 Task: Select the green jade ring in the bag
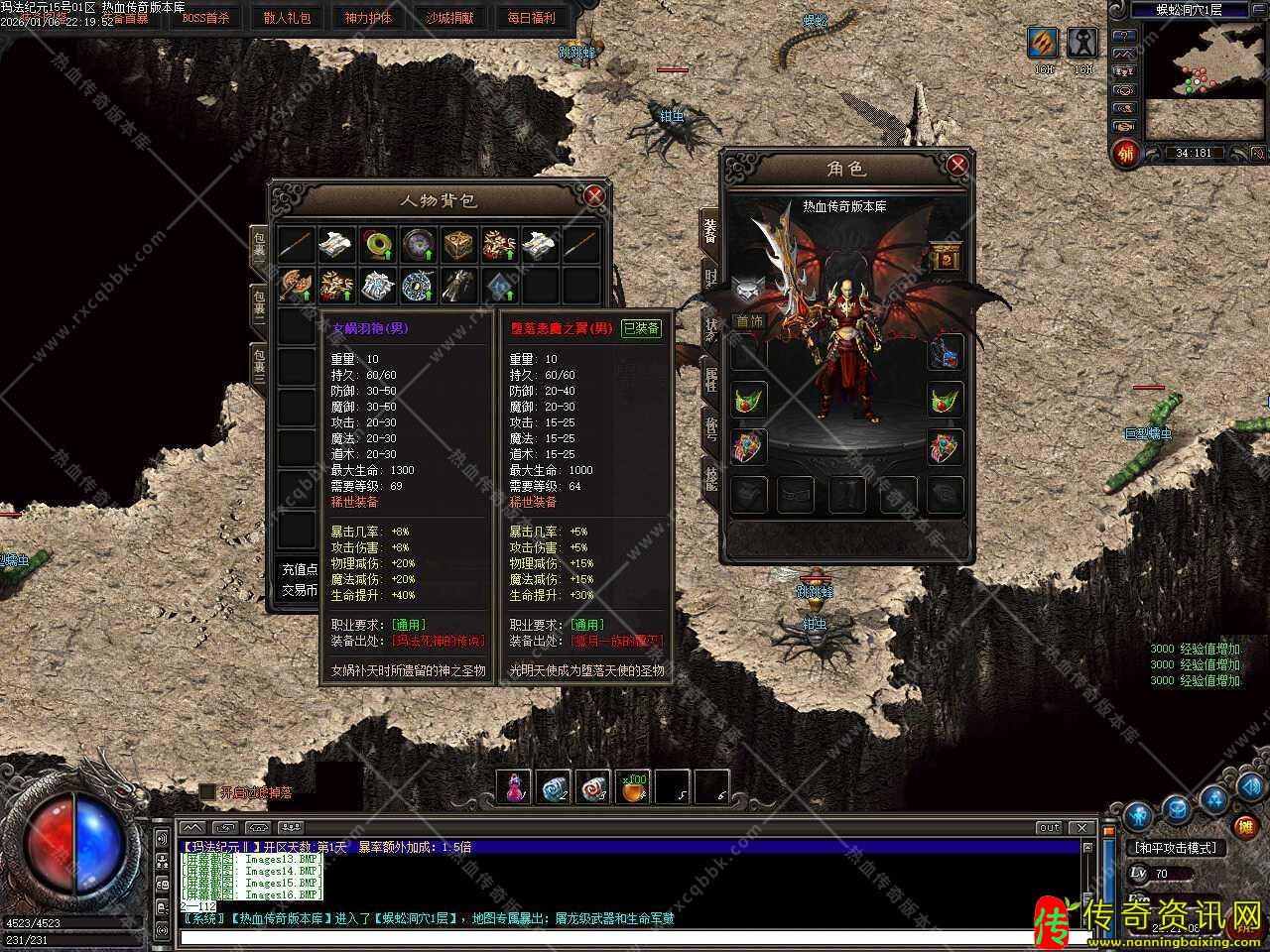click(x=378, y=244)
